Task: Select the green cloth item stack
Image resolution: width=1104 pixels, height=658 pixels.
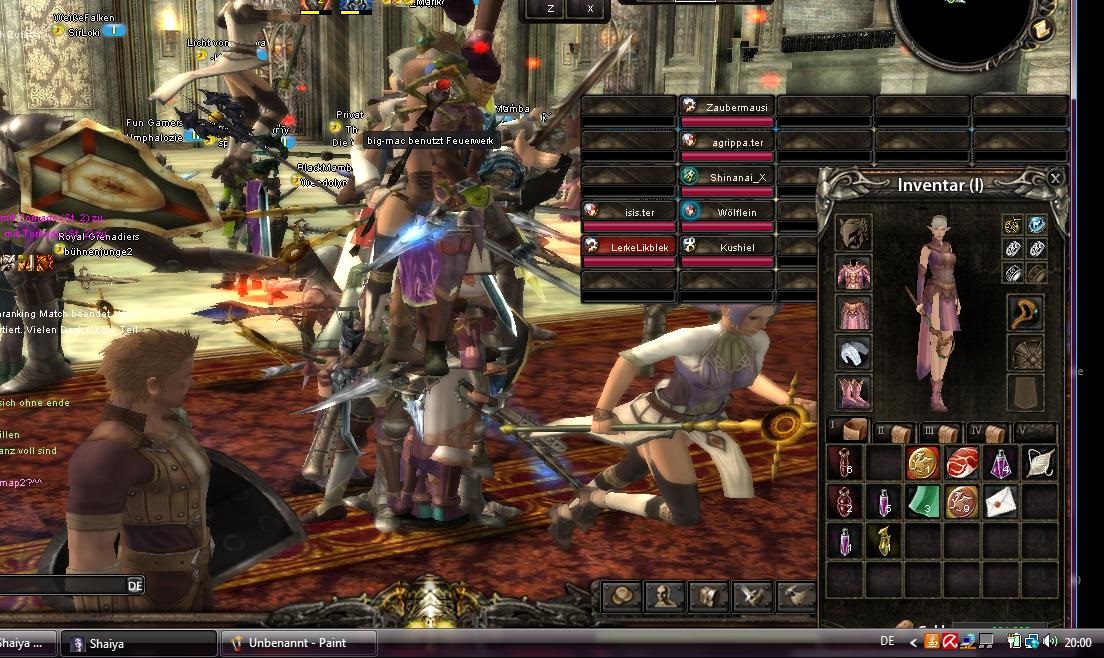Action: click(x=924, y=502)
